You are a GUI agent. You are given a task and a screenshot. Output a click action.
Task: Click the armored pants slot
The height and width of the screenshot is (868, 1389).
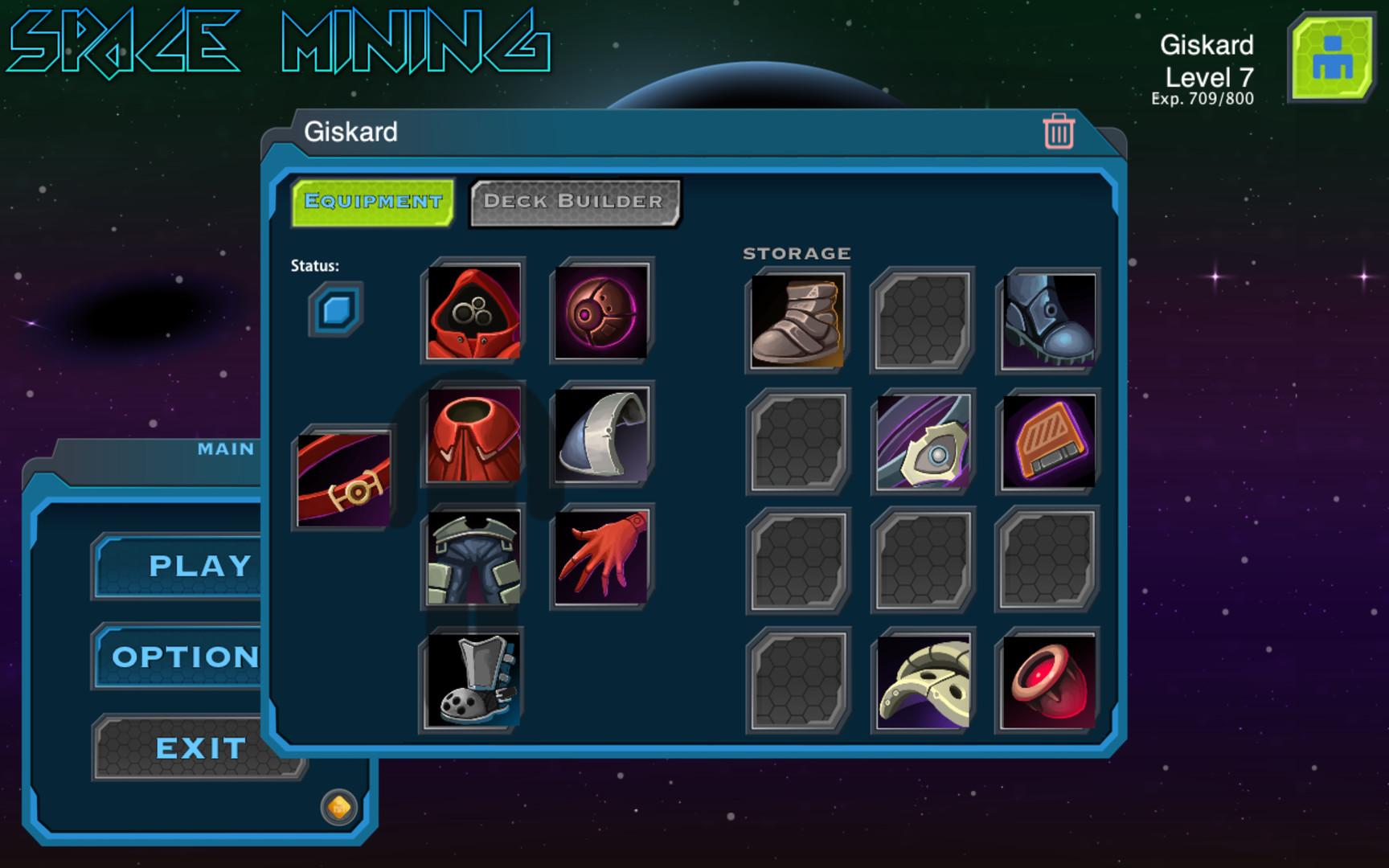pyautogui.click(x=471, y=555)
